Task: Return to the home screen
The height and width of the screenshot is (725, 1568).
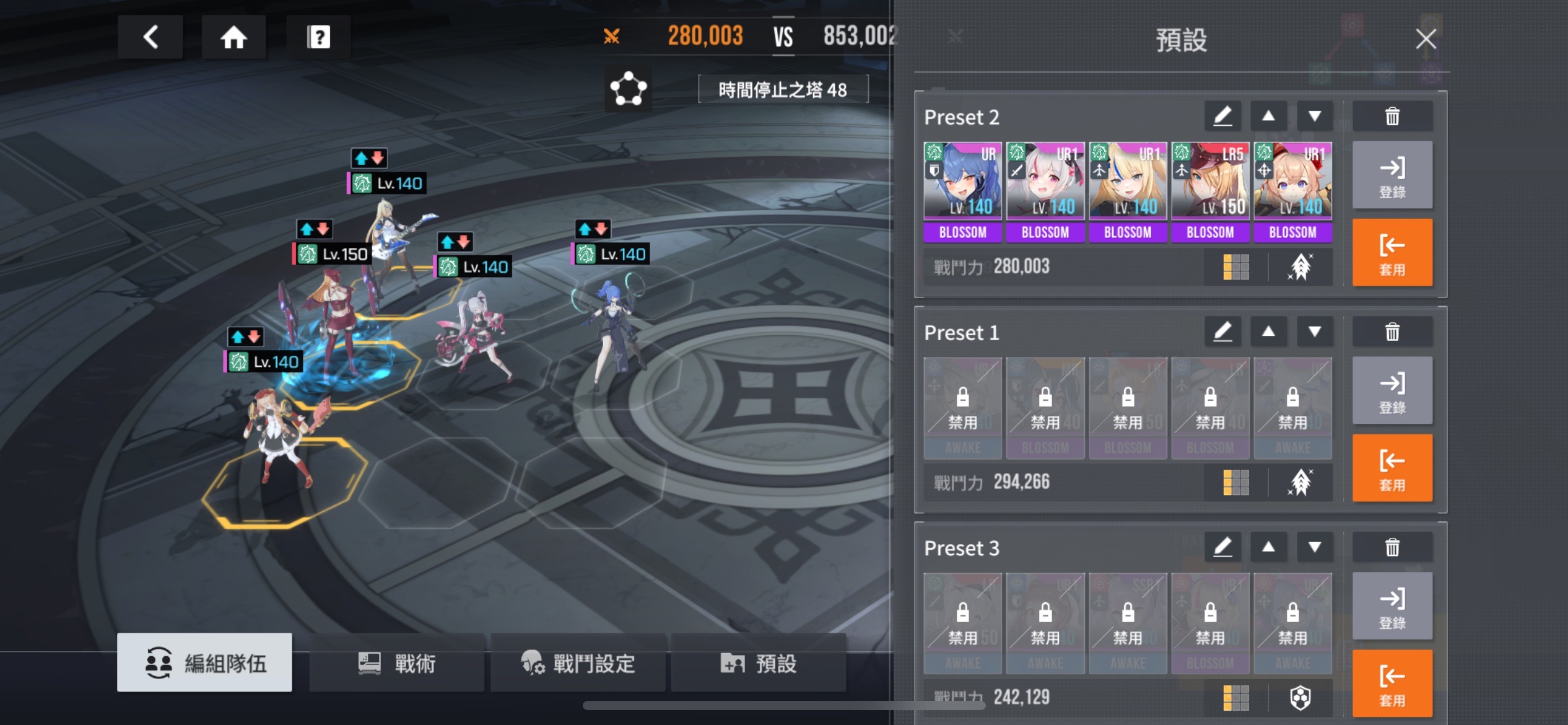Action: pos(233,37)
